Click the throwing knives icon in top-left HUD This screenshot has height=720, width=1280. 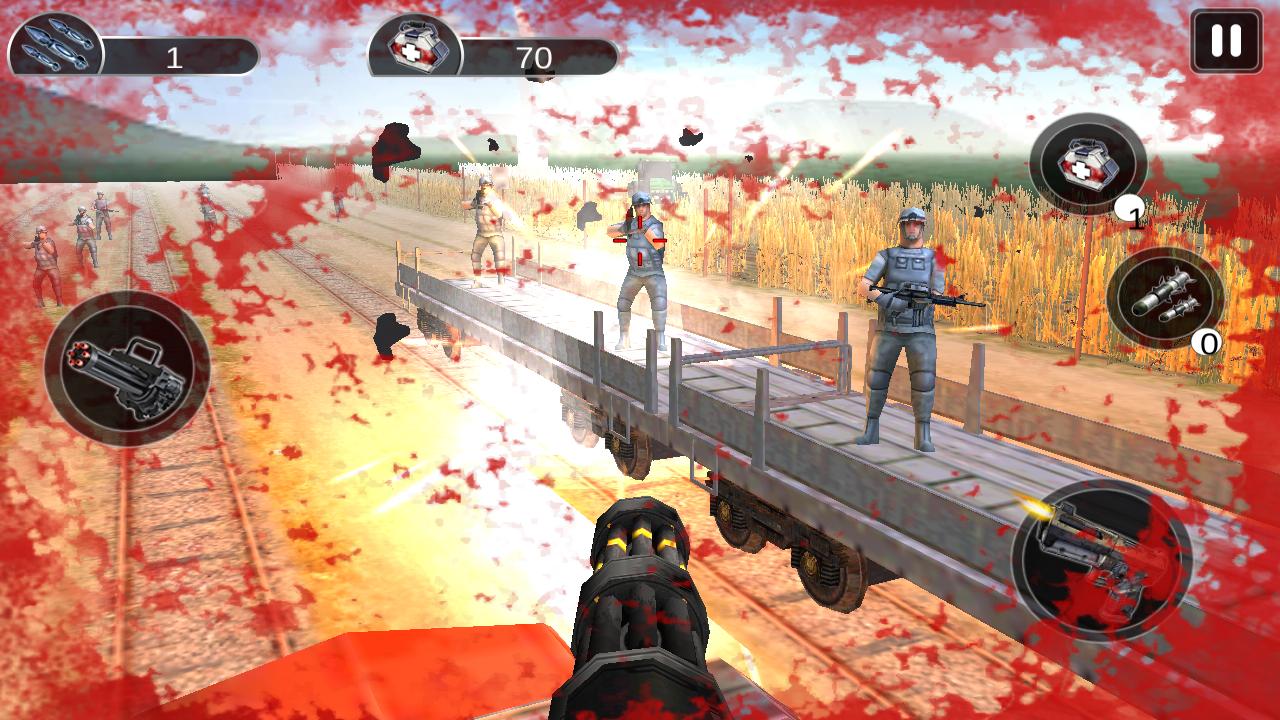(55, 42)
